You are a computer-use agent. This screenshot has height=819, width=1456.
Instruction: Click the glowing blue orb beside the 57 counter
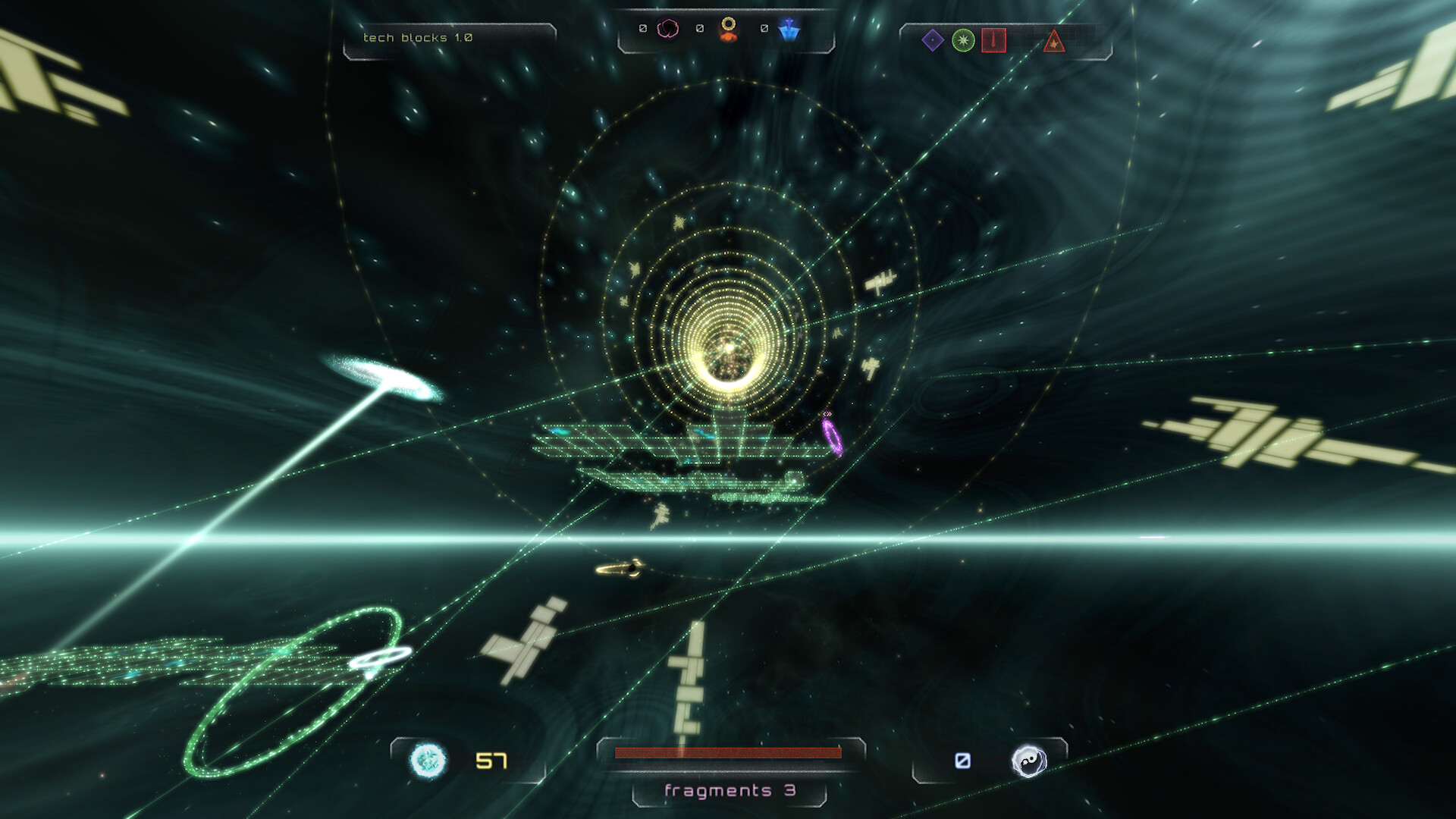(x=428, y=758)
